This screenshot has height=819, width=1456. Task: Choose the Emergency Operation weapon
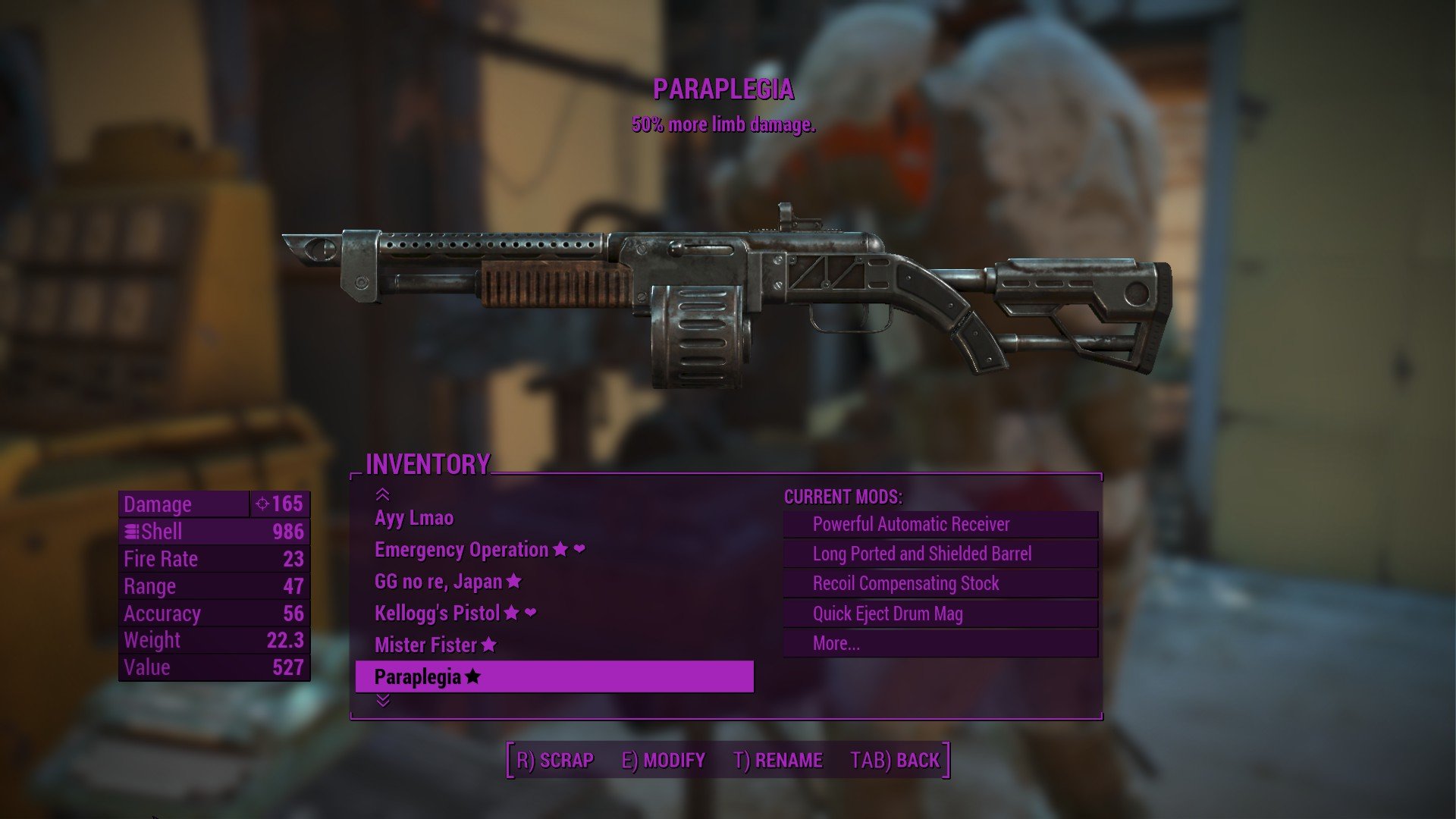(x=461, y=550)
